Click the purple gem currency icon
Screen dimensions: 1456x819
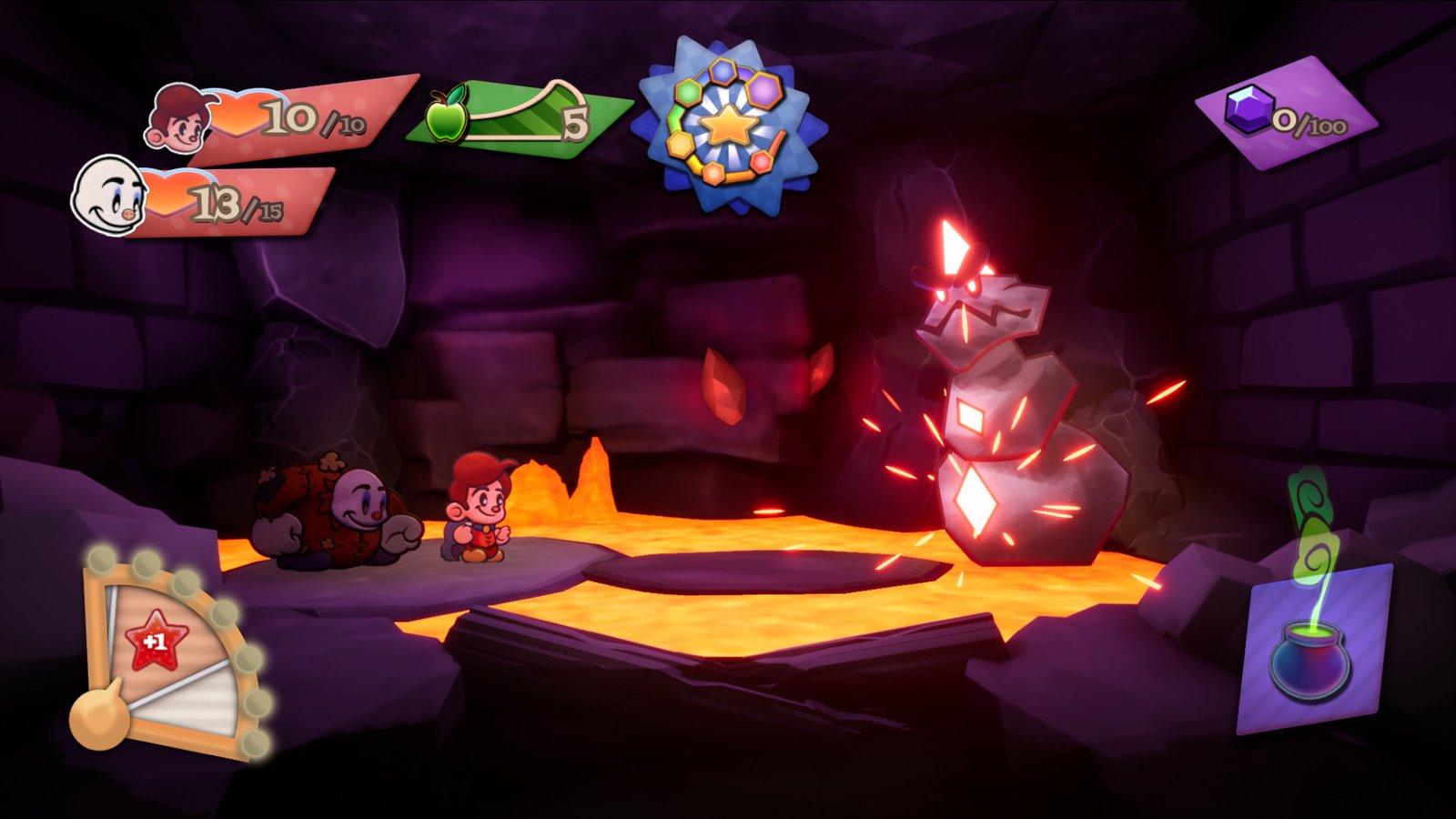coord(1248,109)
